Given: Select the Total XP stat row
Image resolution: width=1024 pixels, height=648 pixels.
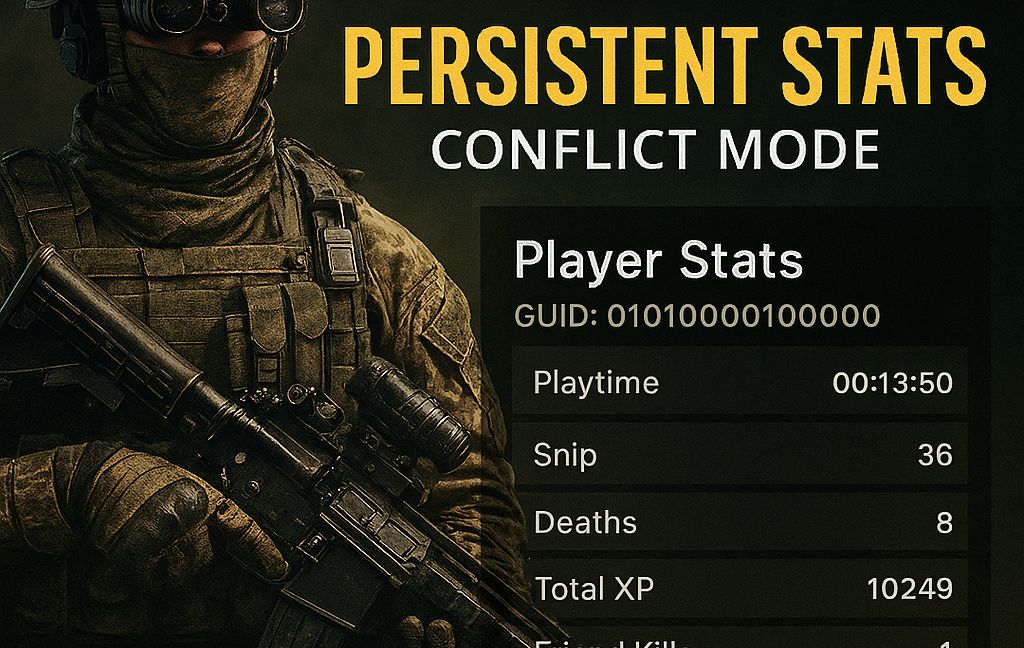Looking at the screenshot, I should point(741,589).
